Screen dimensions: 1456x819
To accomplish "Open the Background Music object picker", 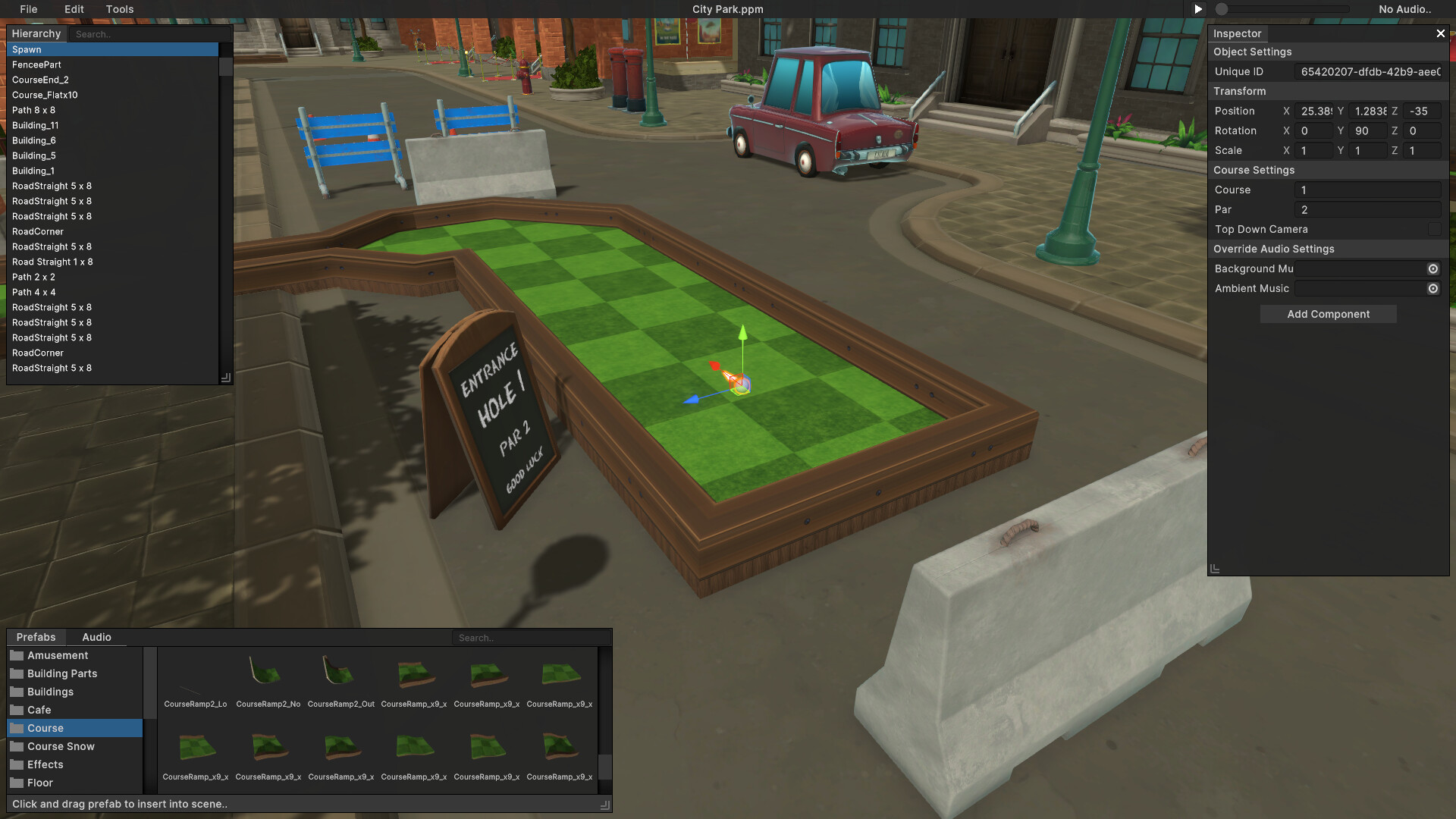I will coord(1432,268).
